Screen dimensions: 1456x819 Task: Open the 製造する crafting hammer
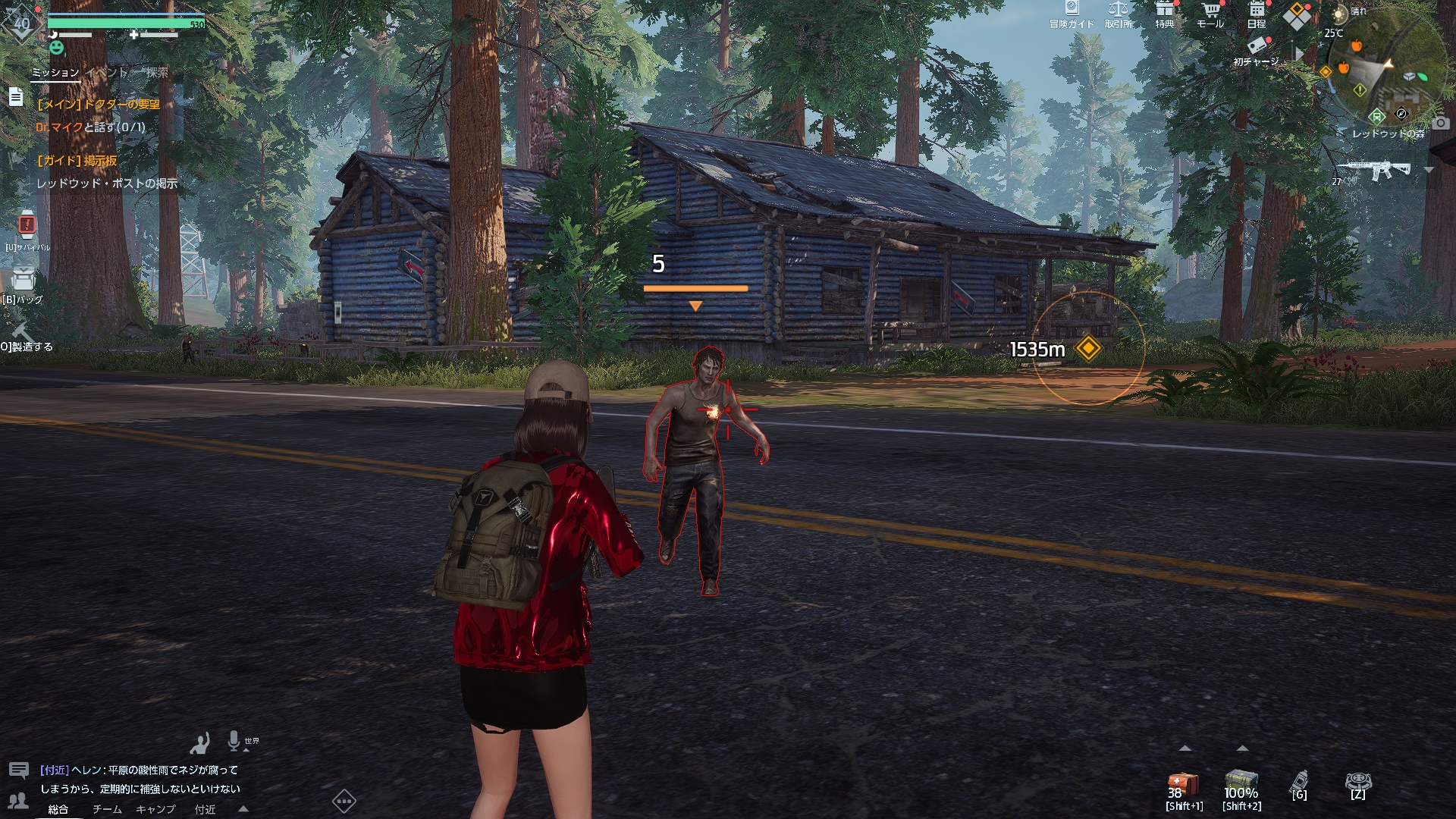[23, 334]
